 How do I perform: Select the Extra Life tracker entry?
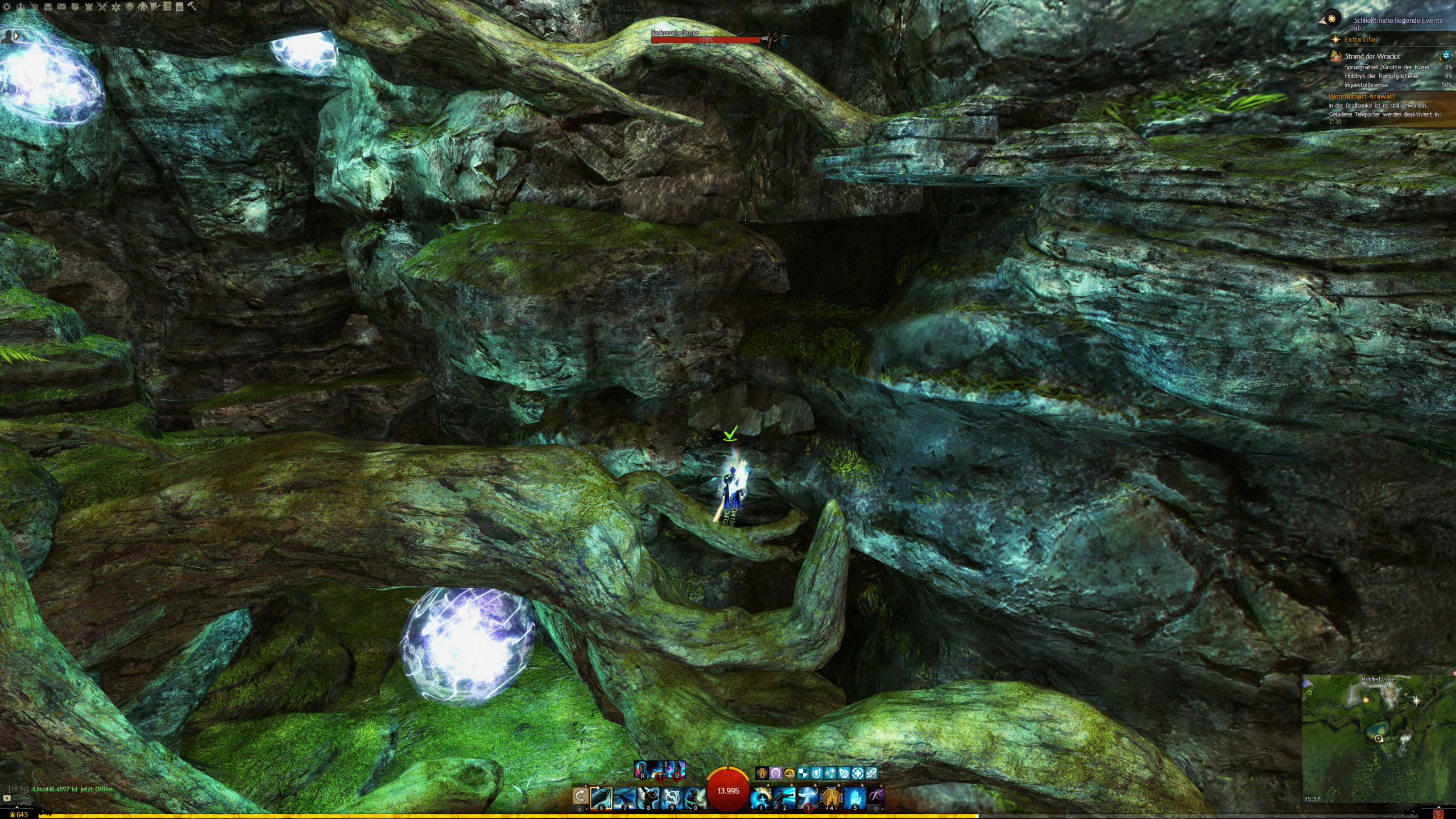coord(1359,39)
